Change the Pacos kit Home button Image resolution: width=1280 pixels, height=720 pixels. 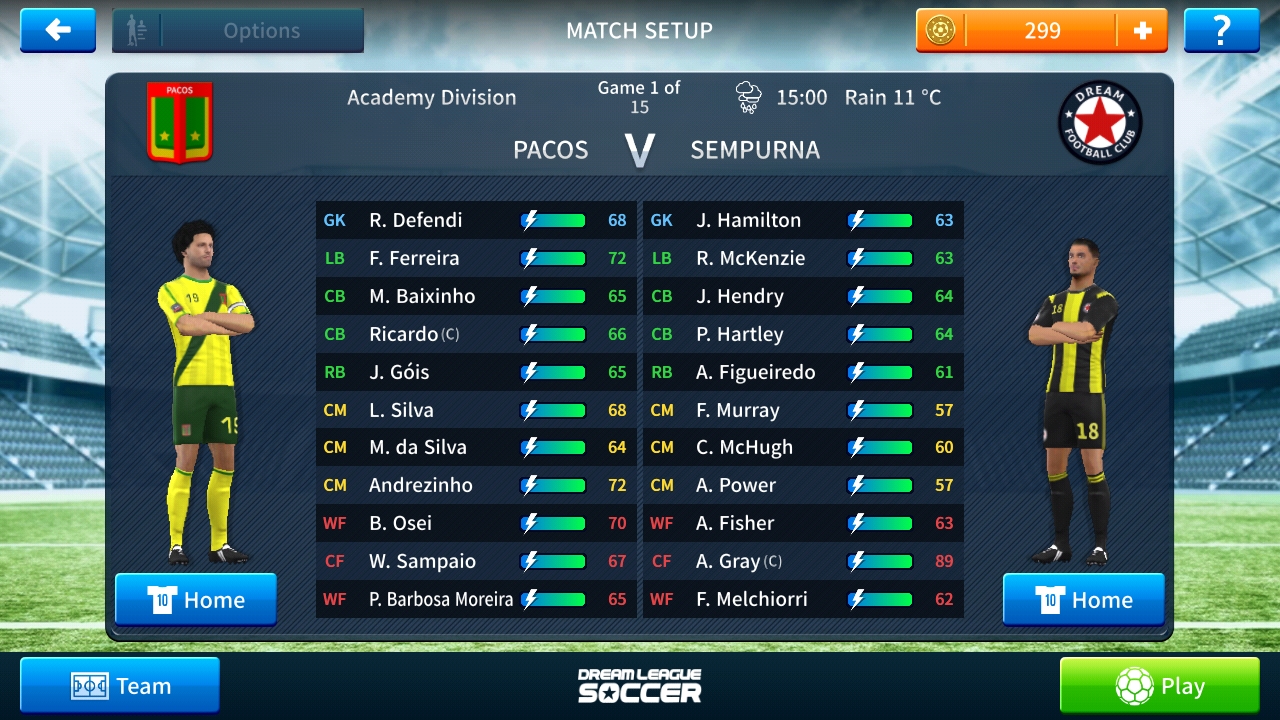[196, 599]
